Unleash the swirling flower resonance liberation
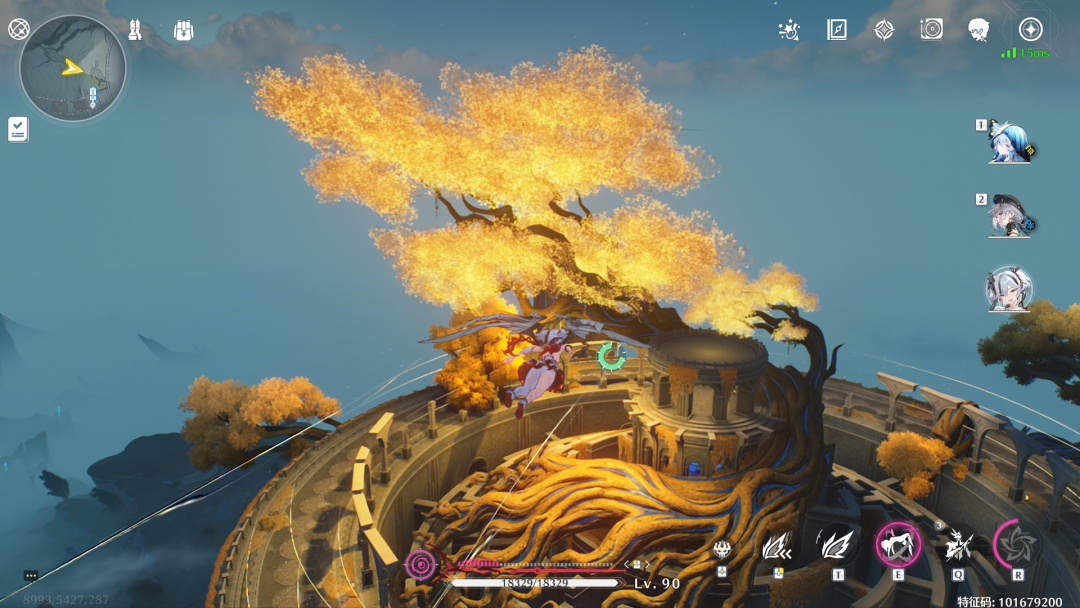 click(x=1018, y=545)
